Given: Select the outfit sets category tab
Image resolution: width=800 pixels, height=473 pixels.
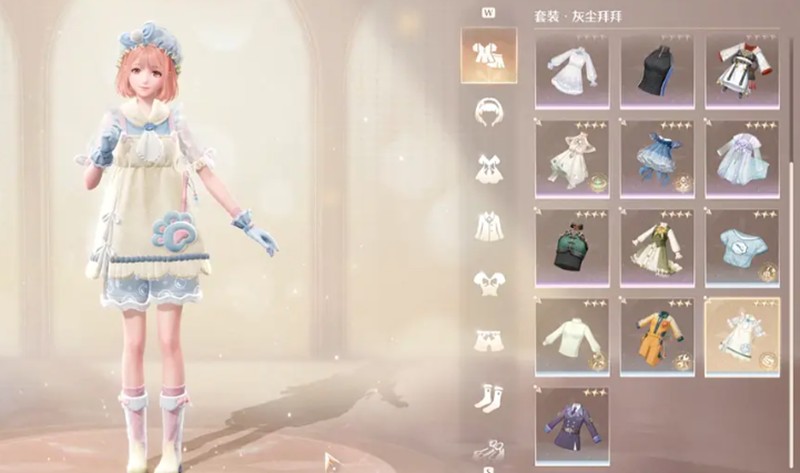Looking at the screenshot, I should coord(489,55).
